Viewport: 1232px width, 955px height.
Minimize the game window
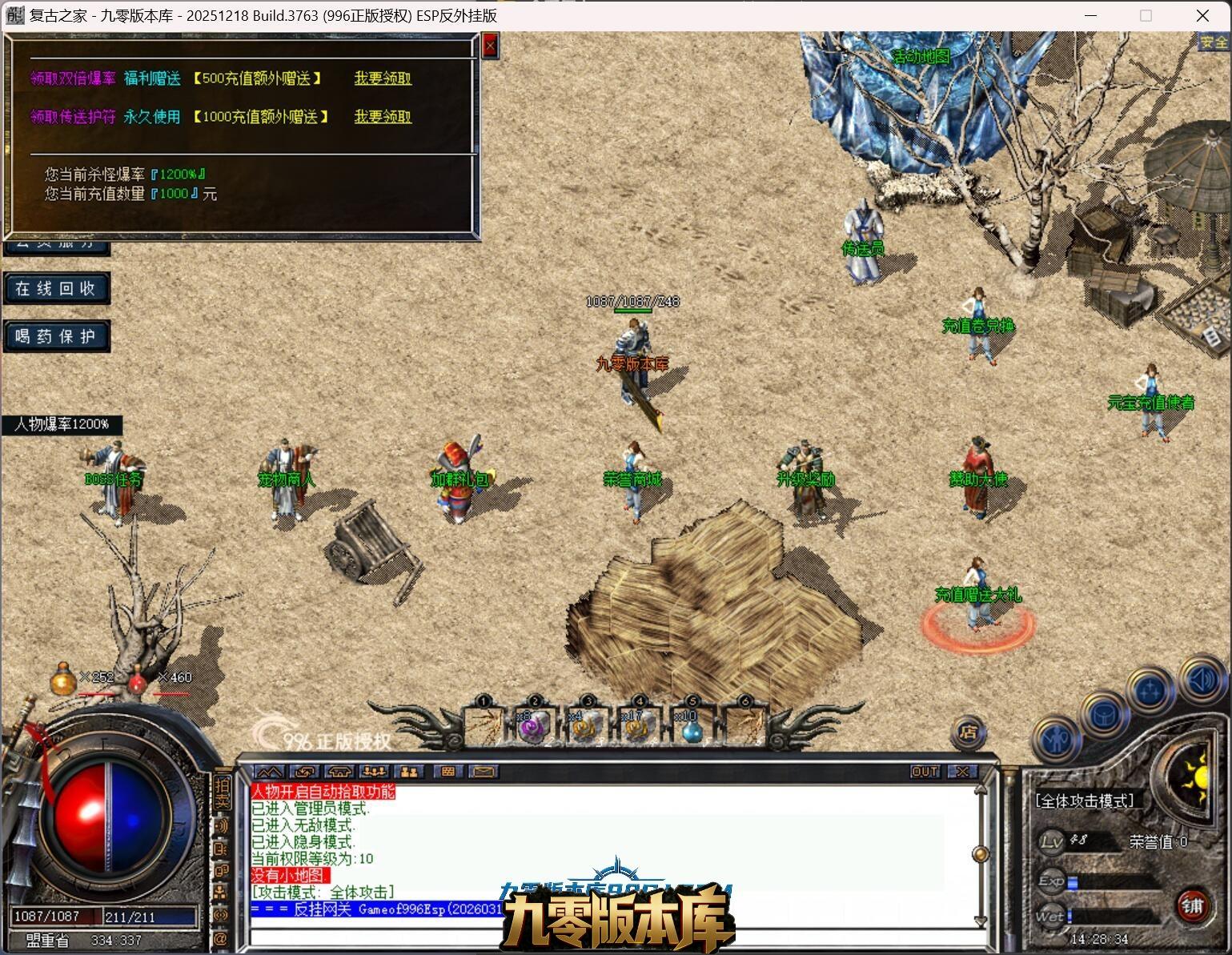pos(1095,15)
